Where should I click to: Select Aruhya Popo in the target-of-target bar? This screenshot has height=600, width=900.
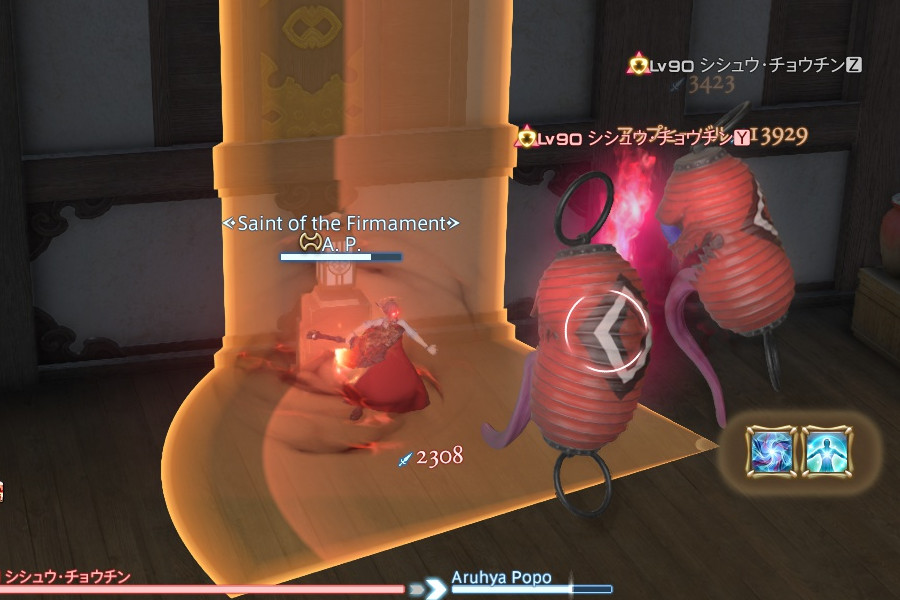(x=501, y=578)
